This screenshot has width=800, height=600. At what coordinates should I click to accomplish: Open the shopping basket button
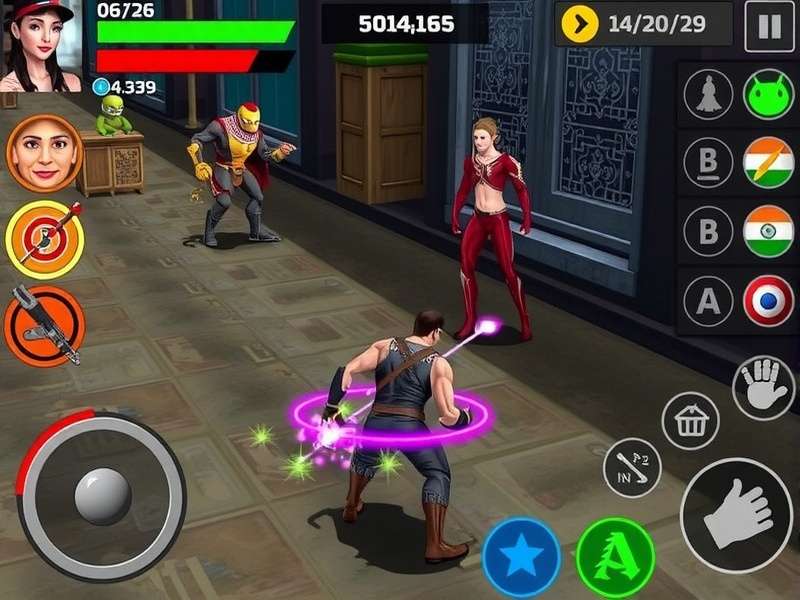pyautogui.click(x=691, y=421)
